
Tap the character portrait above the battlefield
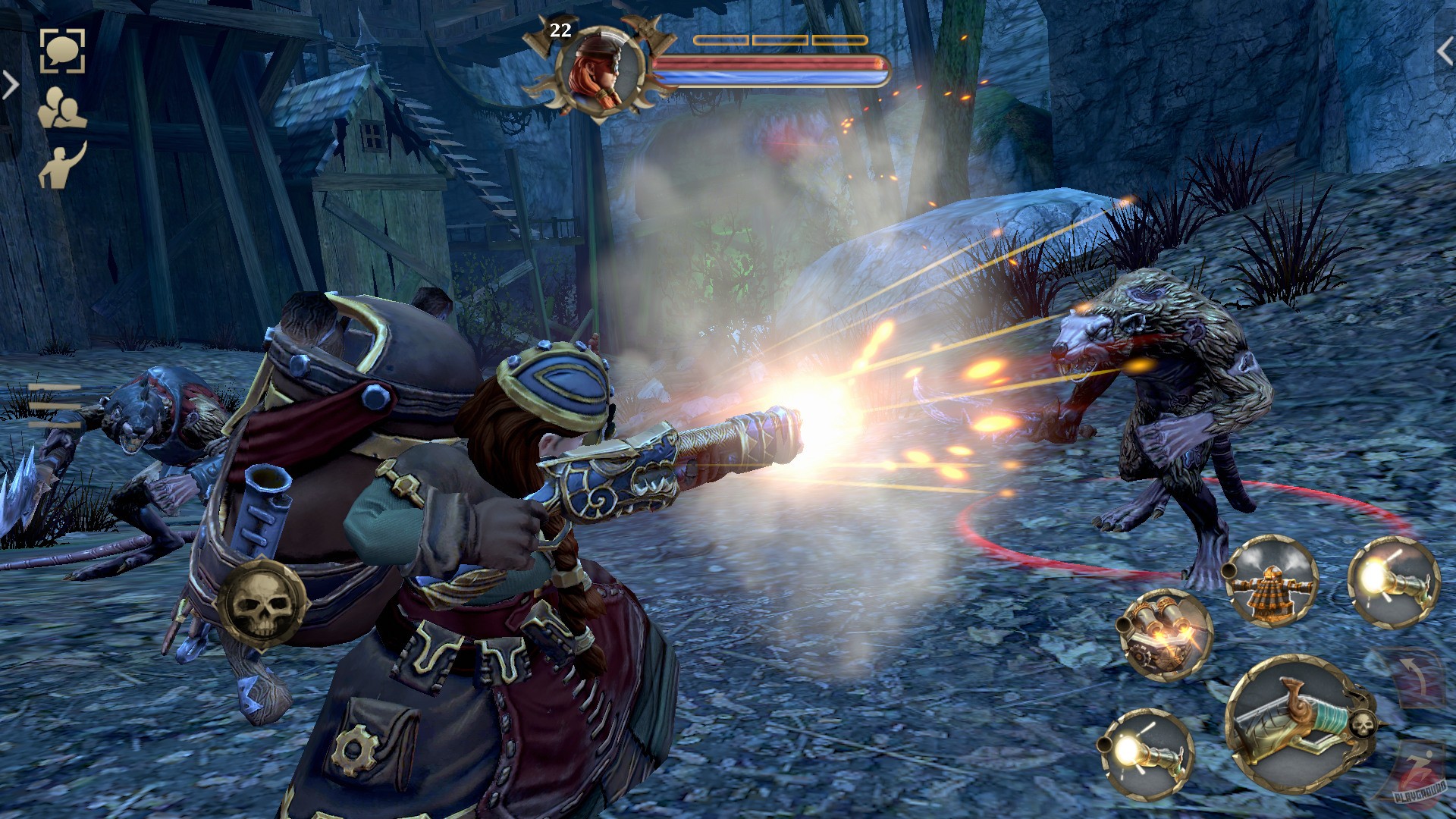tap(598, 68)
